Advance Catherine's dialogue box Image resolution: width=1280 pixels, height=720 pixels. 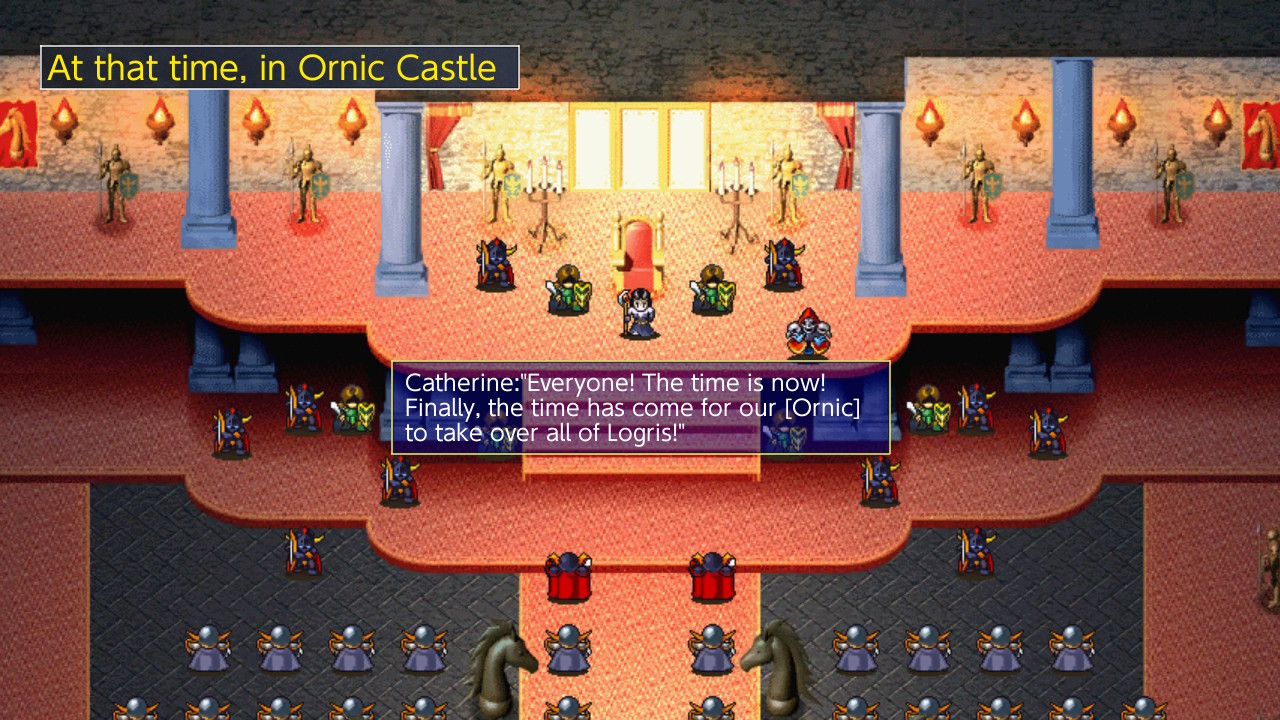640,408
